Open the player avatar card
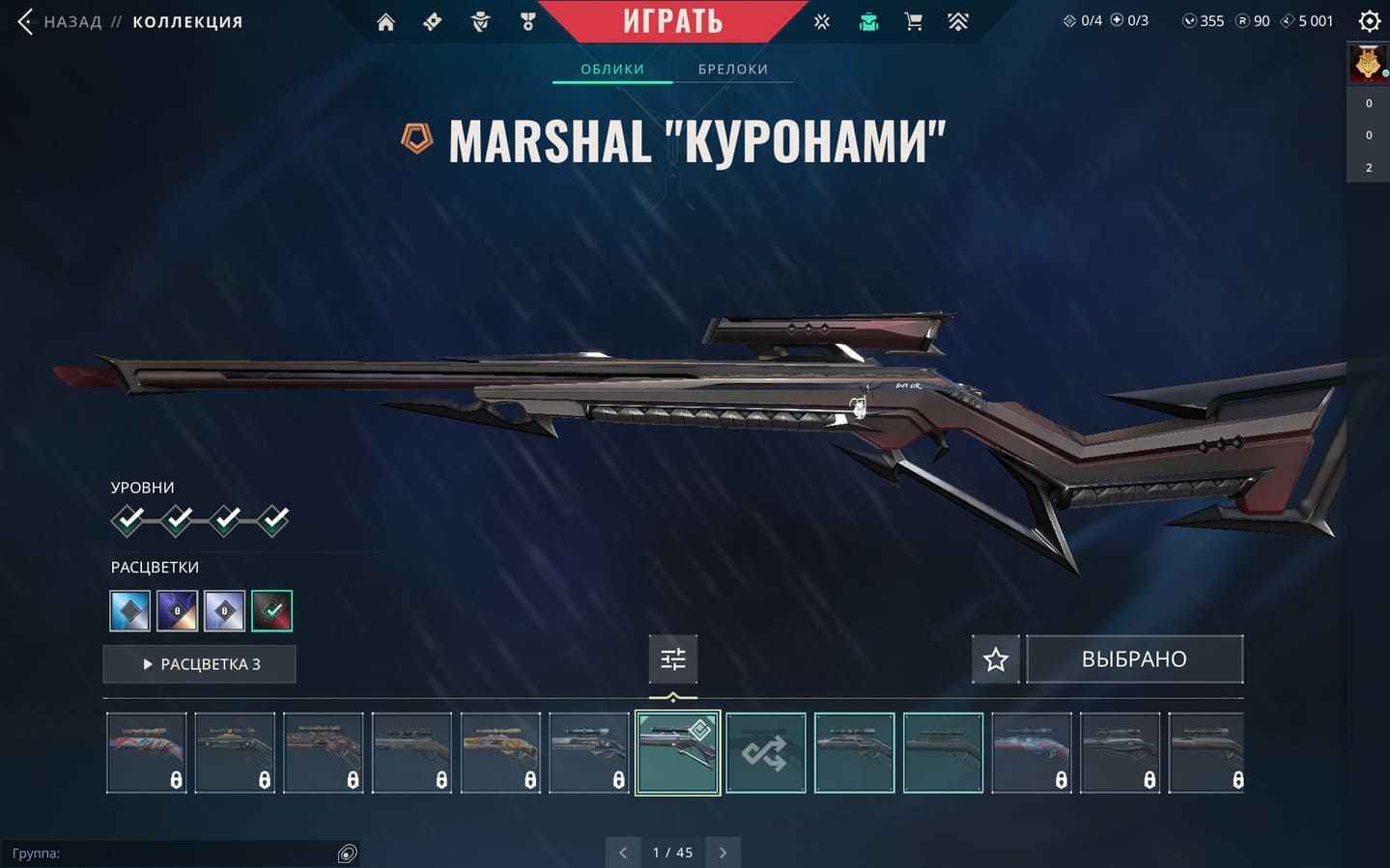Image resolution: width=1390 pixels, height=868 pixels. [1368, 64]
